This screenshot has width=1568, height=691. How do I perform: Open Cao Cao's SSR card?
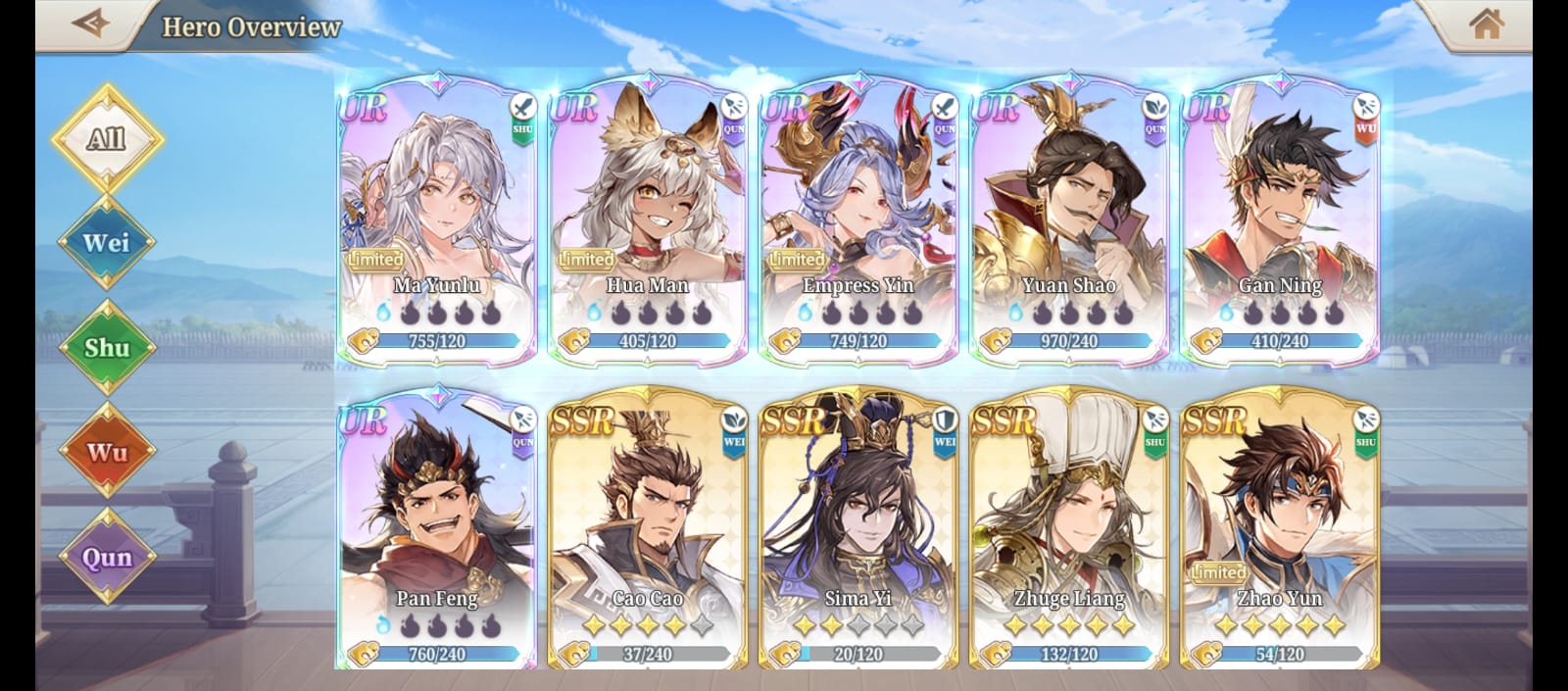(648, 529)
